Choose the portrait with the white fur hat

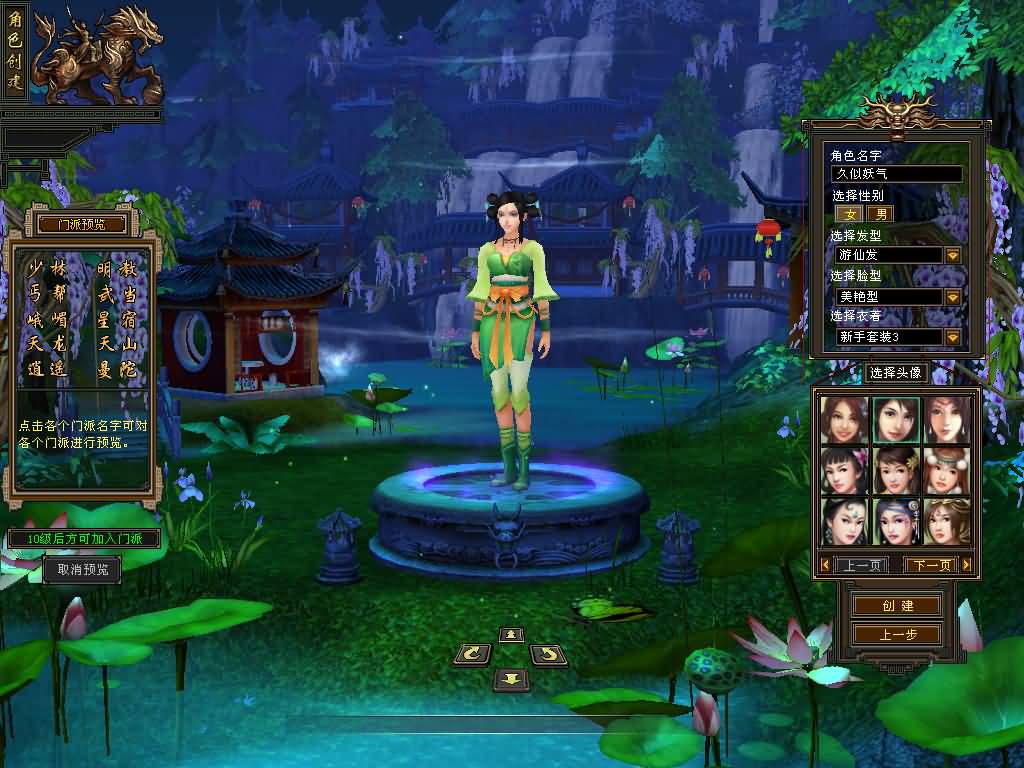click(946, 470)
